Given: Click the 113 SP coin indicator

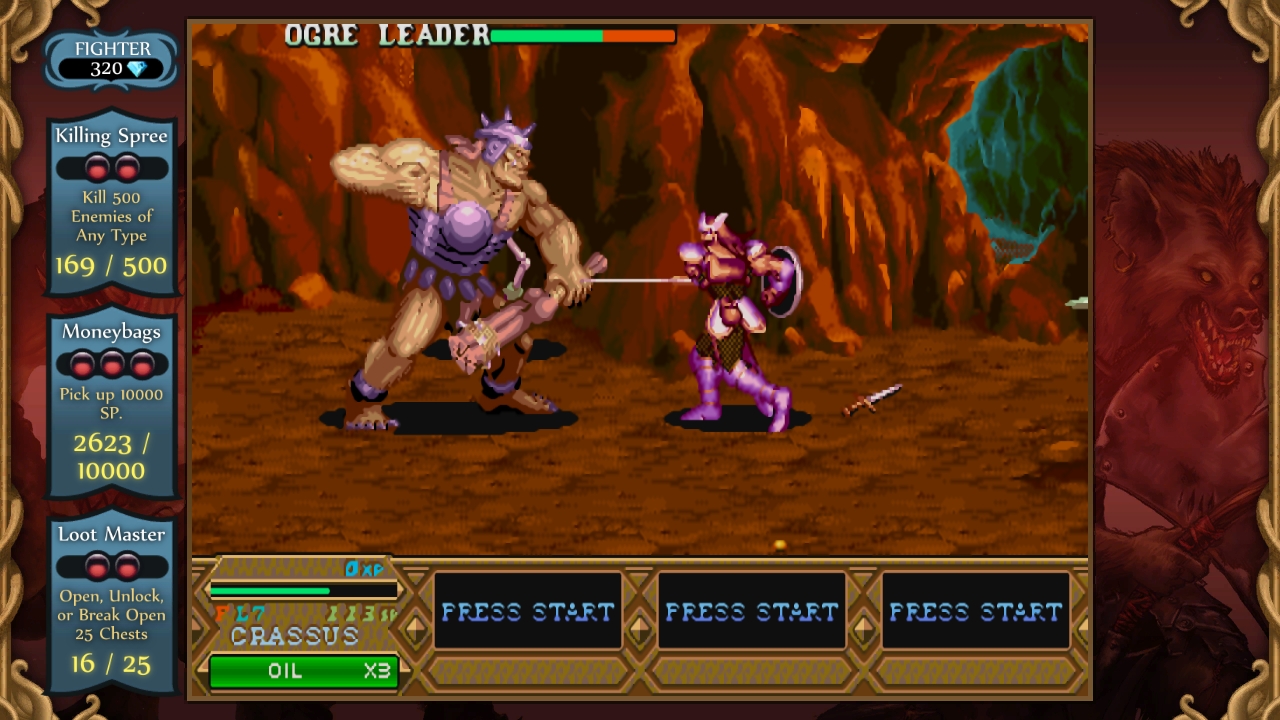Looking at the screenshot, I should point(362,613).
